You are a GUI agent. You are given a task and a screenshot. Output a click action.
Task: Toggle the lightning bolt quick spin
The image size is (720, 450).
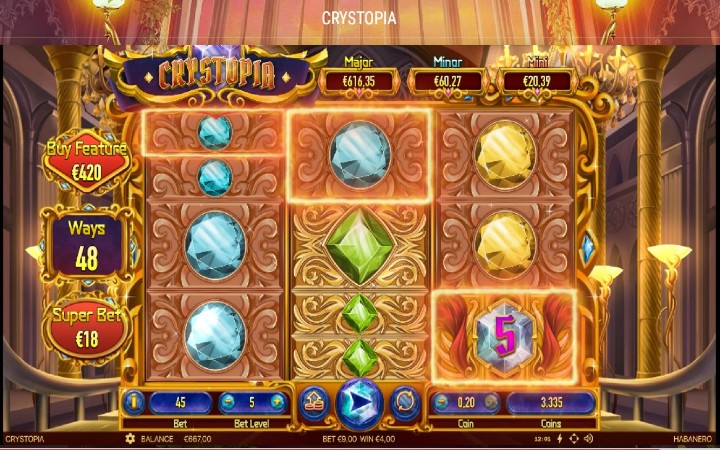click(x=559, y=439)
